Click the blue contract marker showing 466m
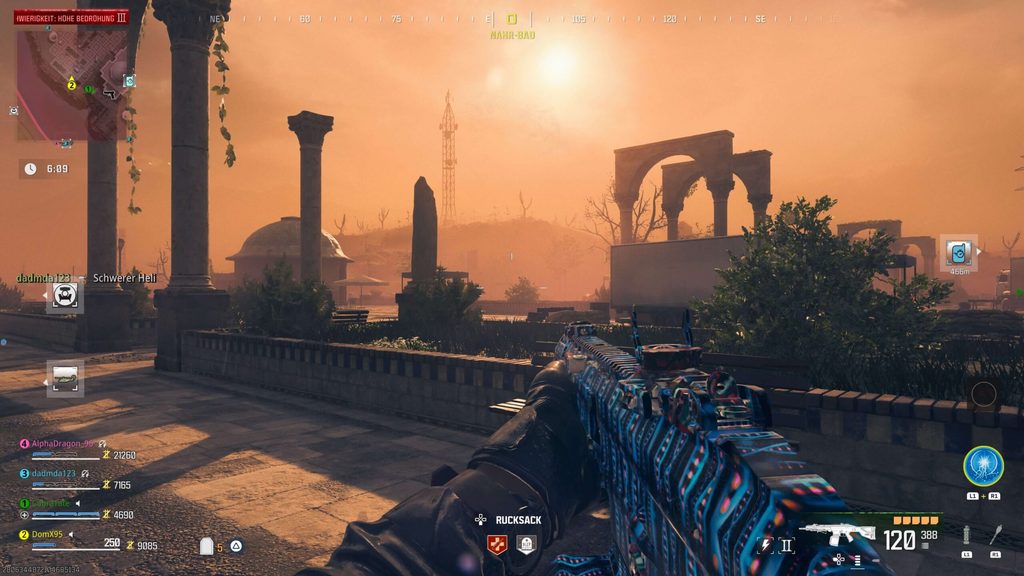Viewport: 1024px width, 576px height. [959, 252]
